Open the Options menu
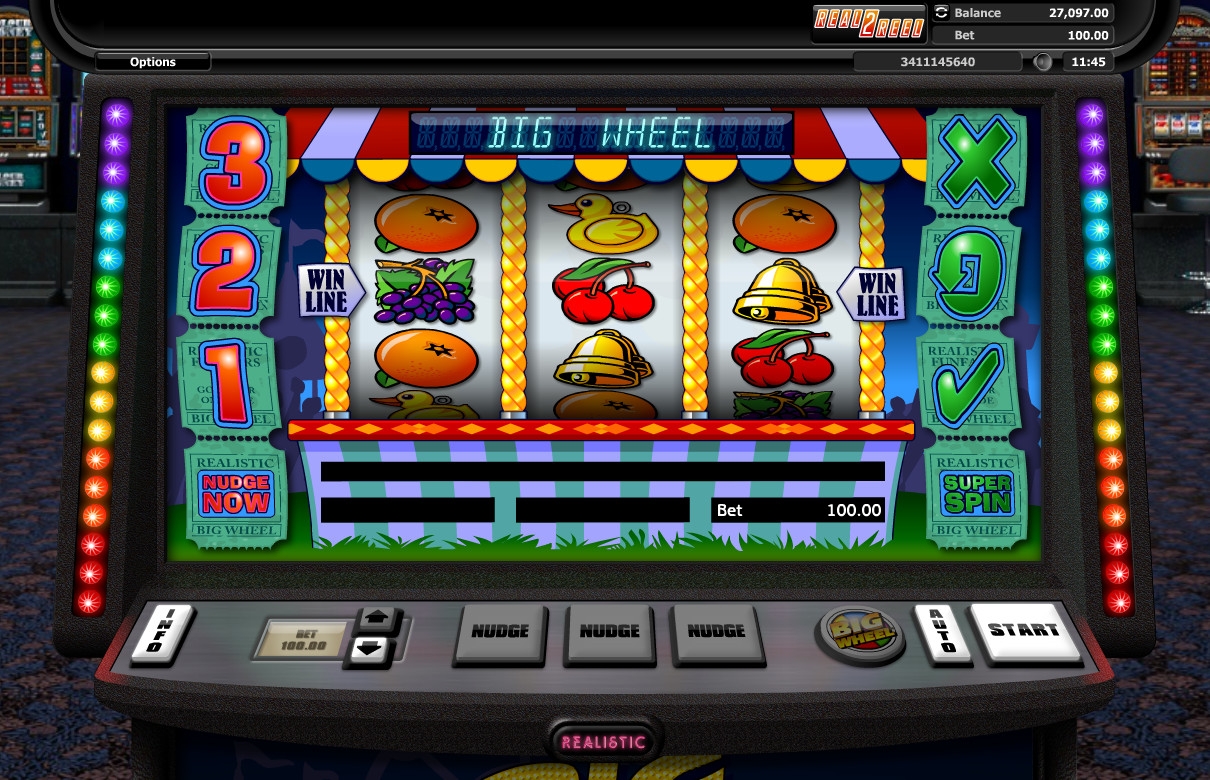Image resolution: width=1210 pixels, height=780 pixels. click(x=153, y=62)
